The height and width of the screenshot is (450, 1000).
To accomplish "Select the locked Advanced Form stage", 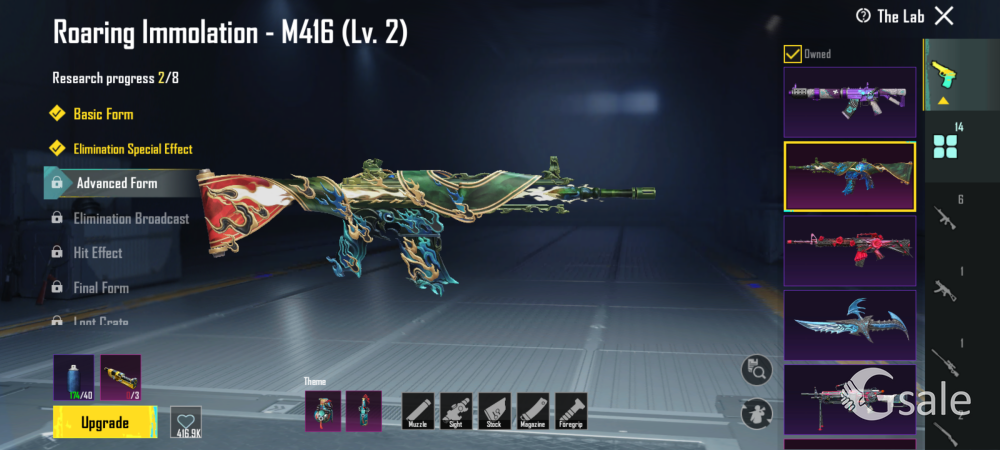I will point(116,183).
